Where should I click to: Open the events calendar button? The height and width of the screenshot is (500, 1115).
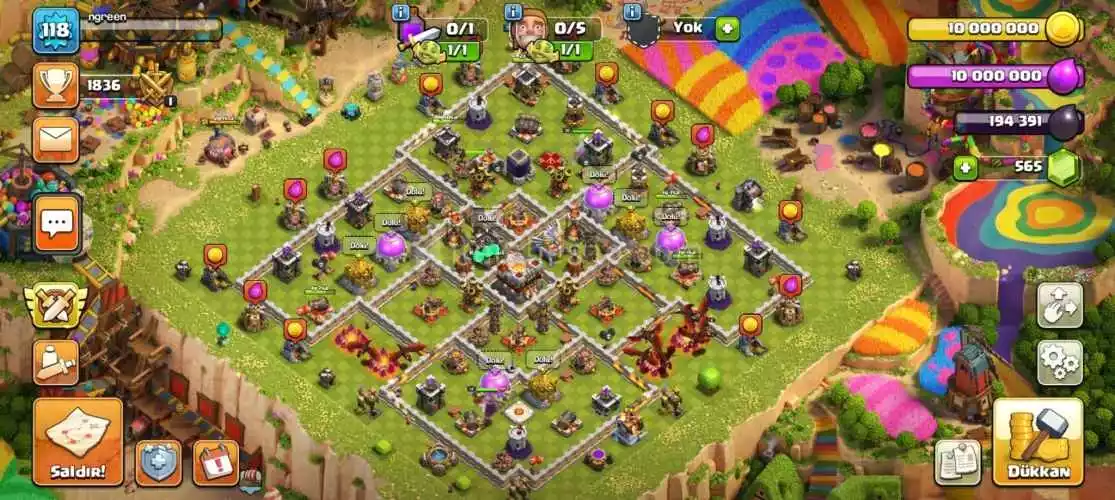pyautogui.click(x=215, y=463)
